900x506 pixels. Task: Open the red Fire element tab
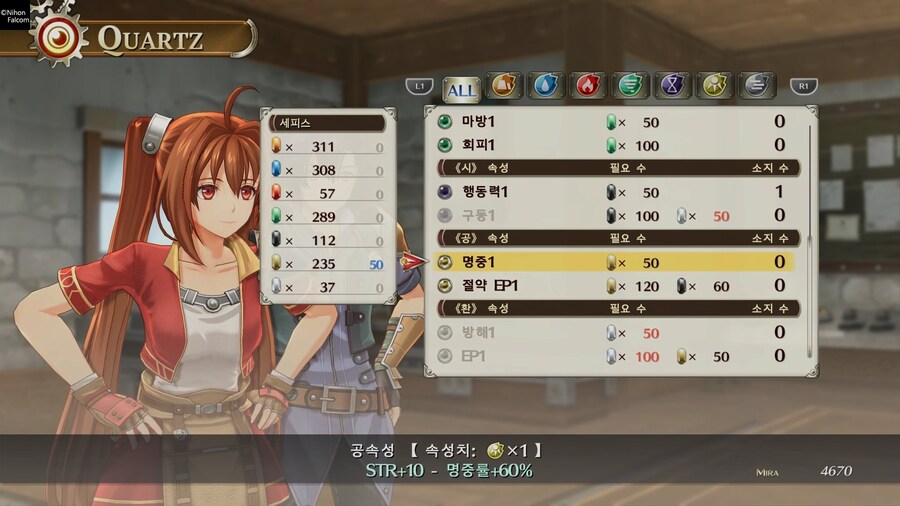(587, 87)
